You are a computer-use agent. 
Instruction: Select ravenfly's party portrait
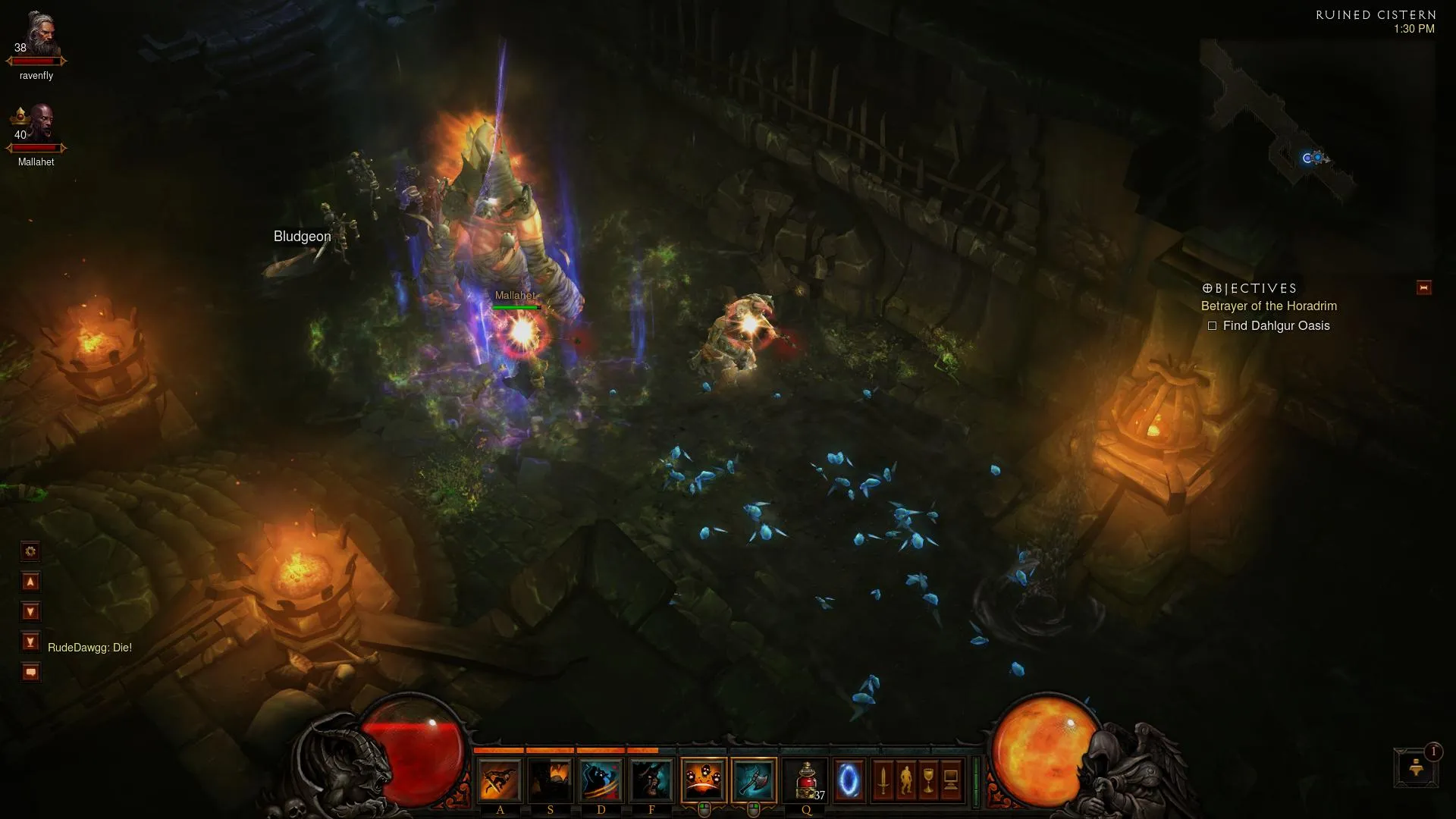coord(39,36)
